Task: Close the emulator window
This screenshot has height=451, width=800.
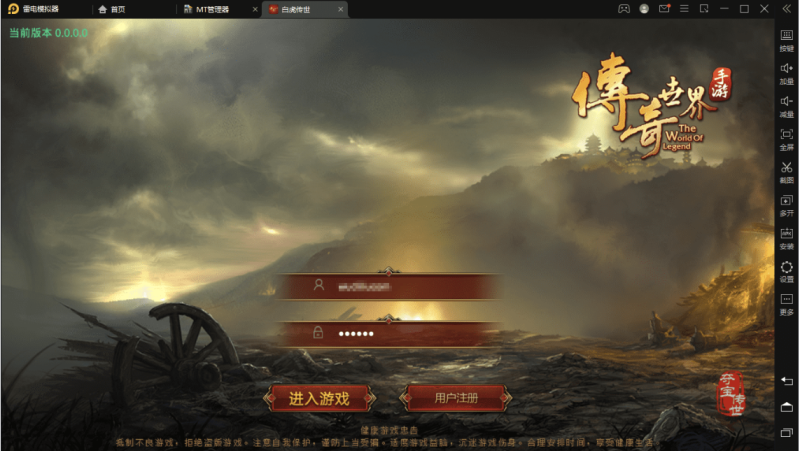Action: tap(764, 9)
